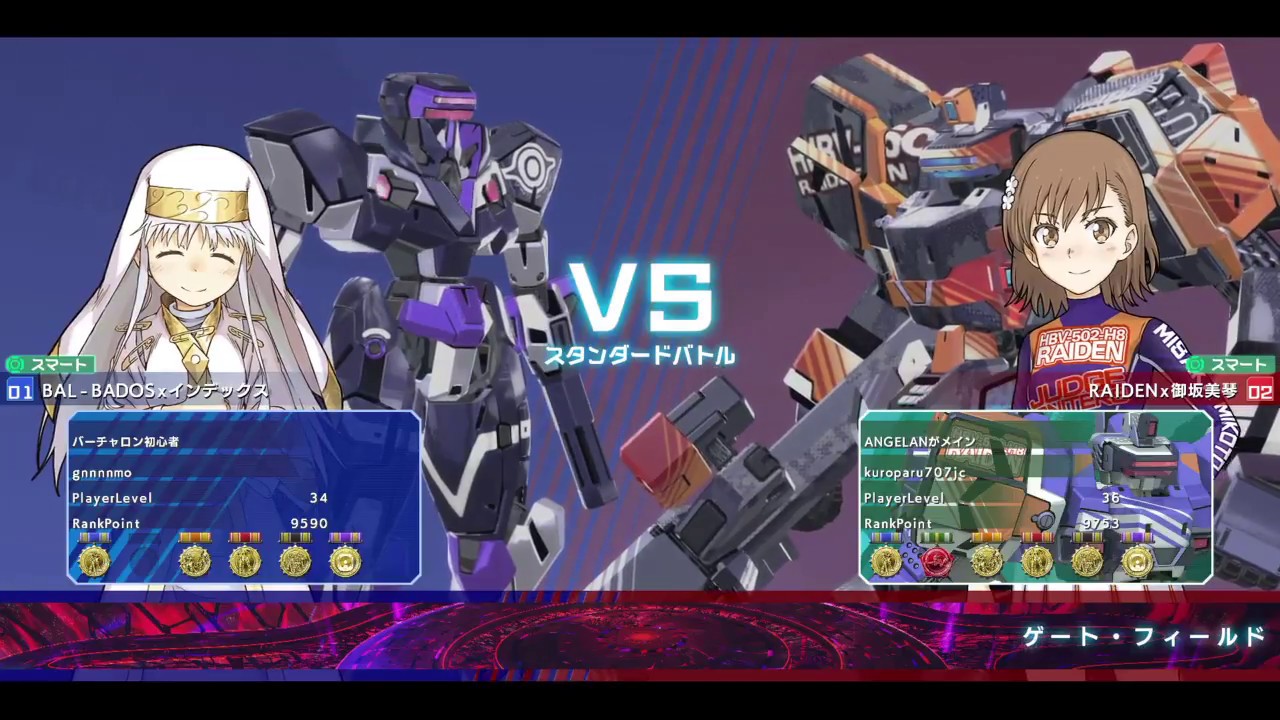This screenshot has width=1280, height=720.
Task: Click the purple-ribbon medal on the left panel
Action: click(x=347, y=560)
